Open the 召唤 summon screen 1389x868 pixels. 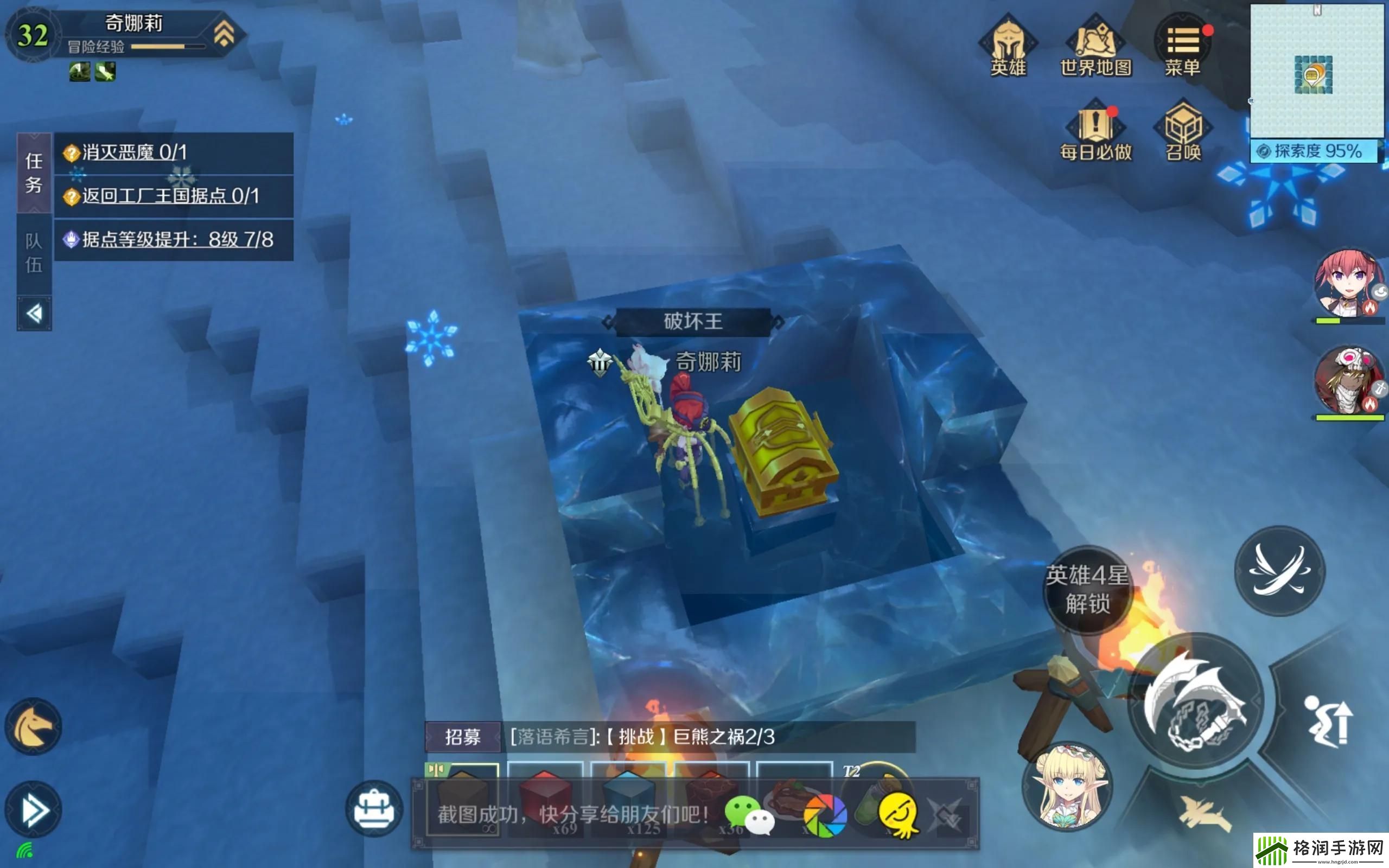click(x=1183, y=131)
